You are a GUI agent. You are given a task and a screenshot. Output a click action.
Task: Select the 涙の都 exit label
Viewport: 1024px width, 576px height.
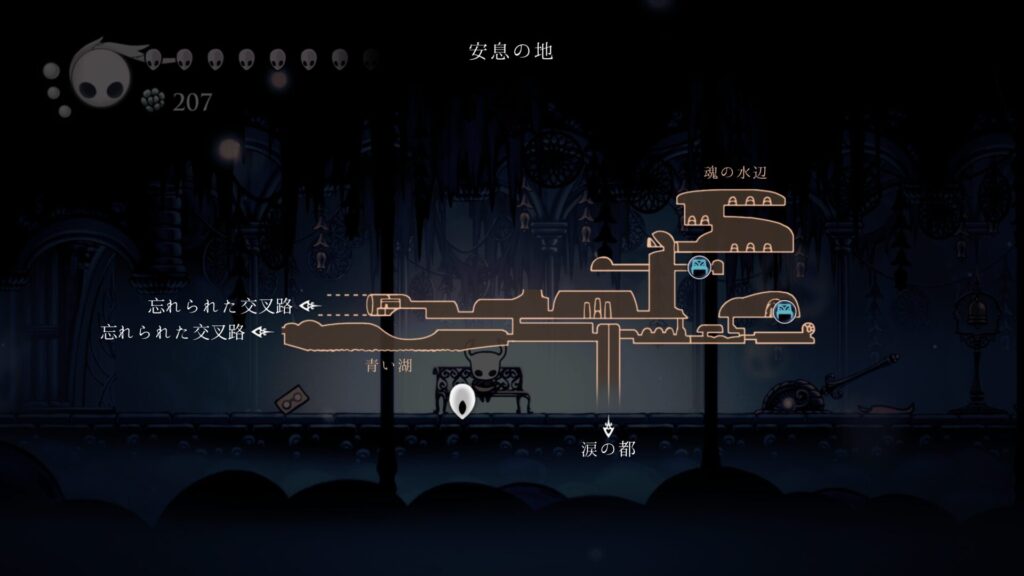[x=608, y=450]
